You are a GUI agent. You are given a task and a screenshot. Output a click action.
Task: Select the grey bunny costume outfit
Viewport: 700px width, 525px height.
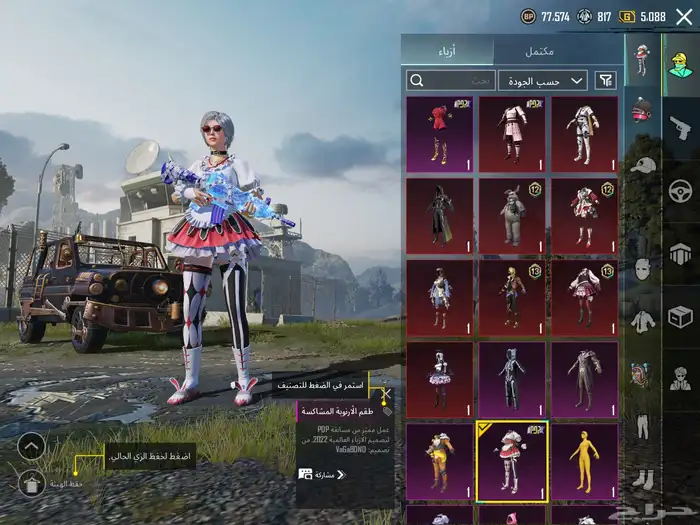(512, 216)
